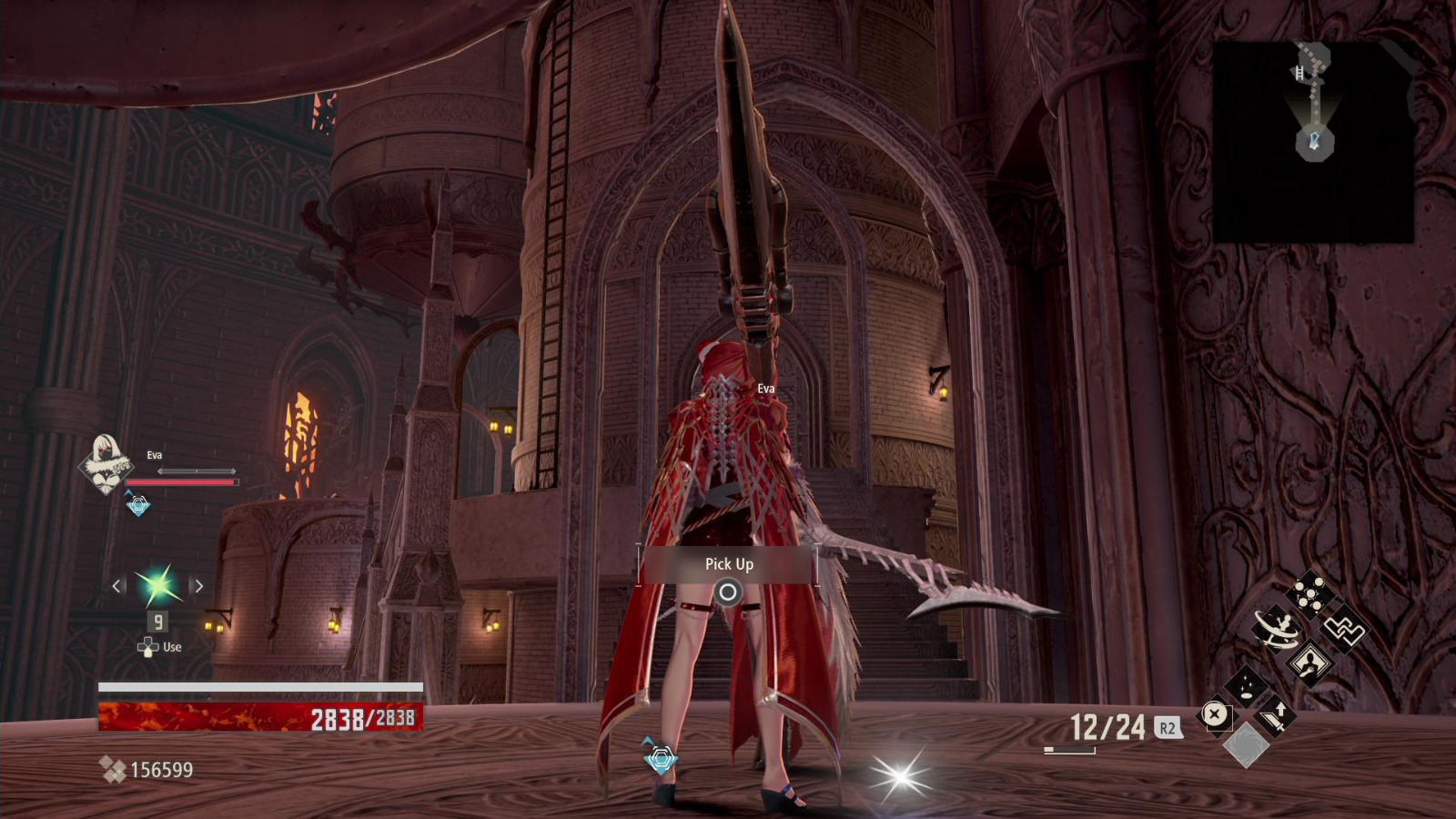Click the right arrow to cycle items

point(198,585)
